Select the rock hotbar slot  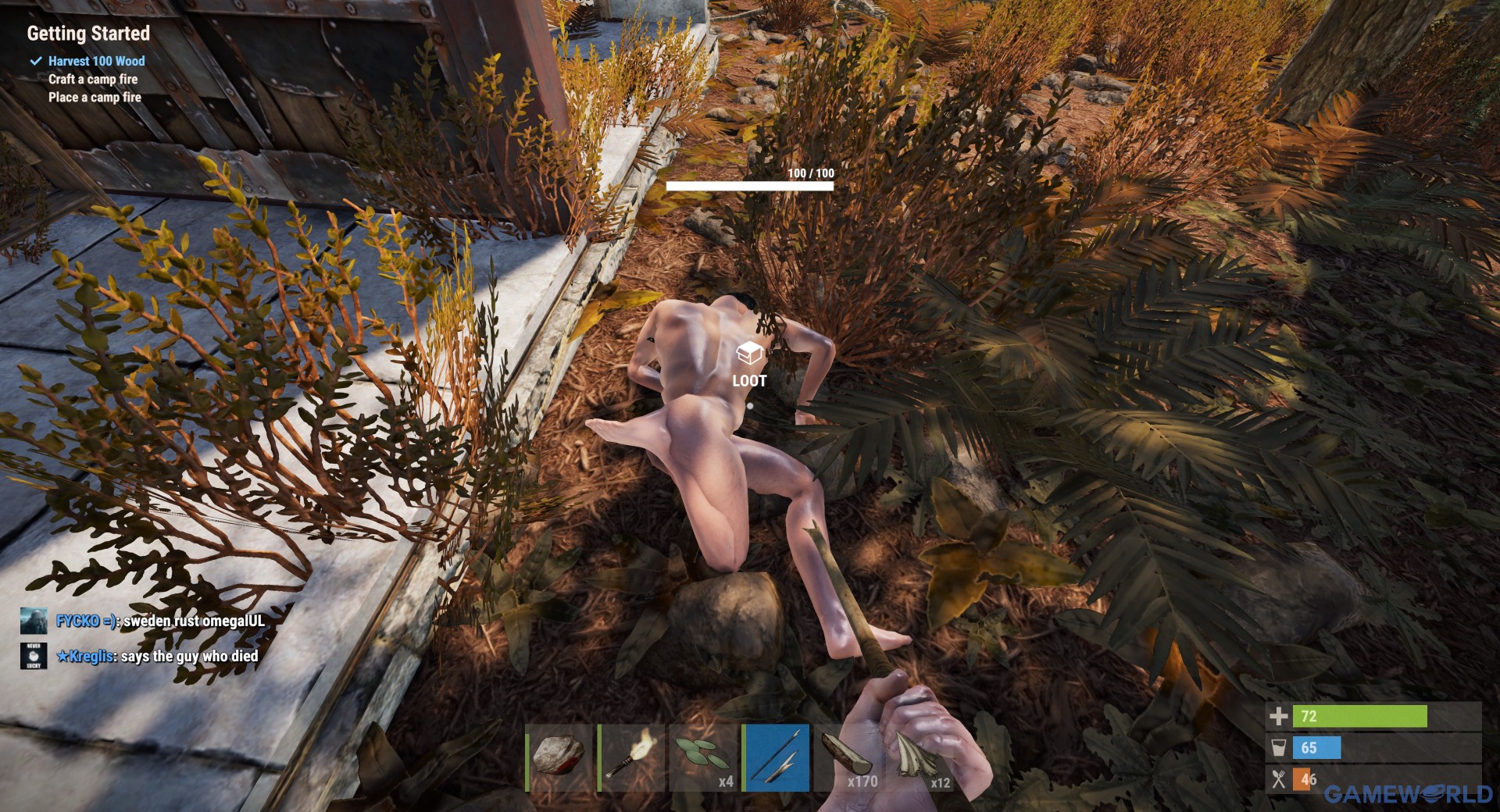(559, 757)
